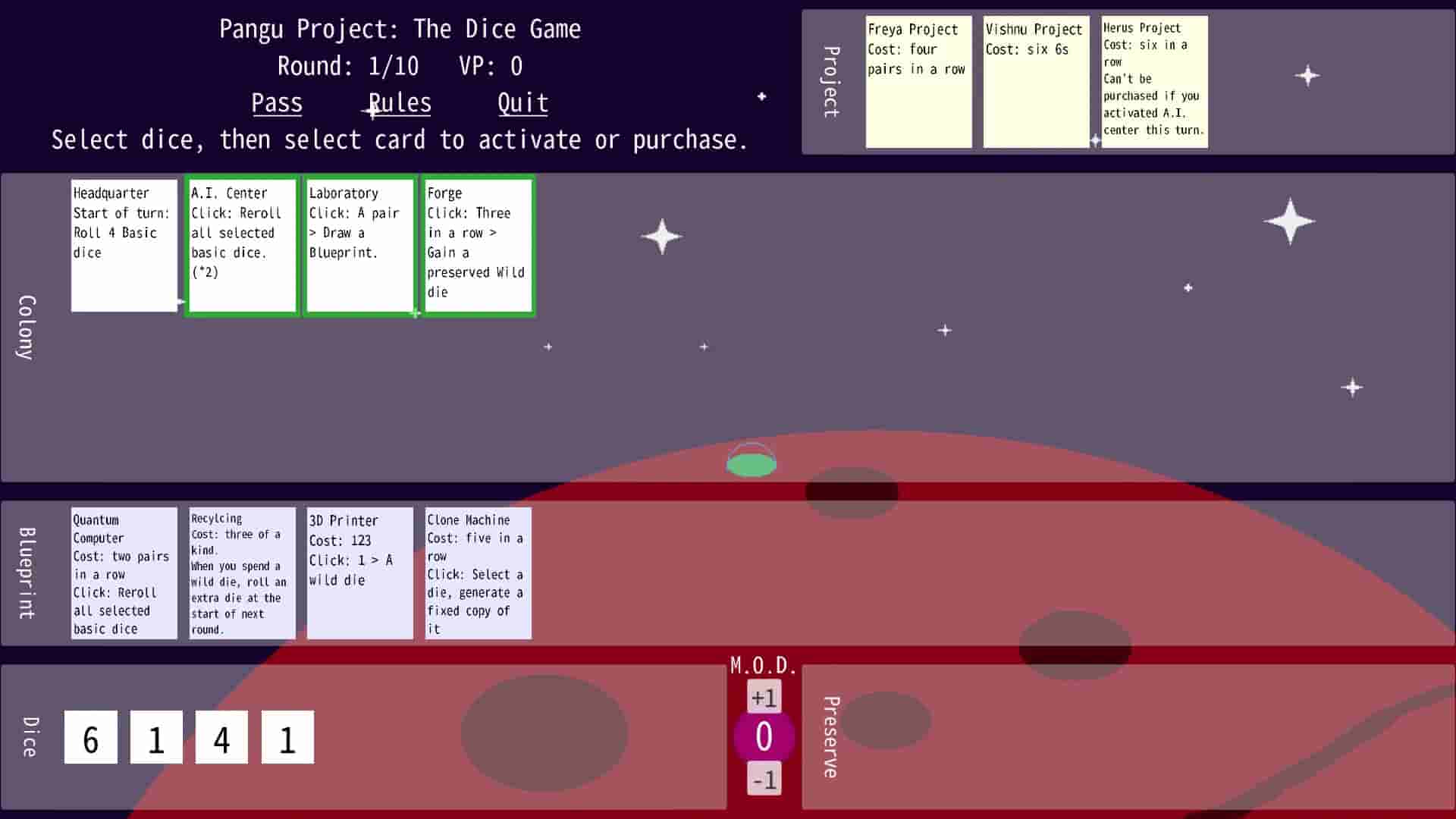Open the Rules
Image resolution: width=1456 pixels, height=819 pixels.
400,102
